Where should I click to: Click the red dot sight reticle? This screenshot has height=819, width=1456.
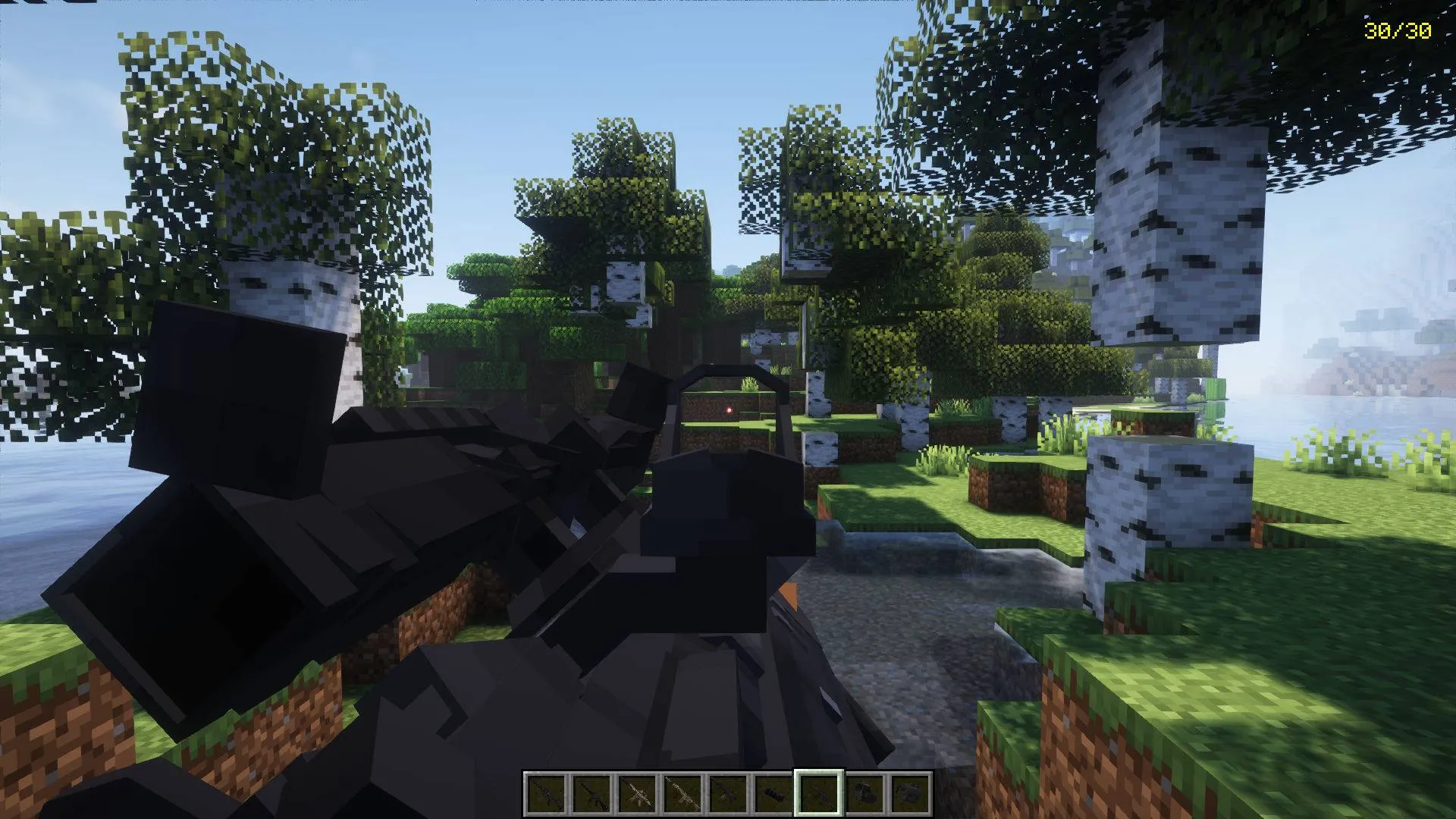[730, 410]
